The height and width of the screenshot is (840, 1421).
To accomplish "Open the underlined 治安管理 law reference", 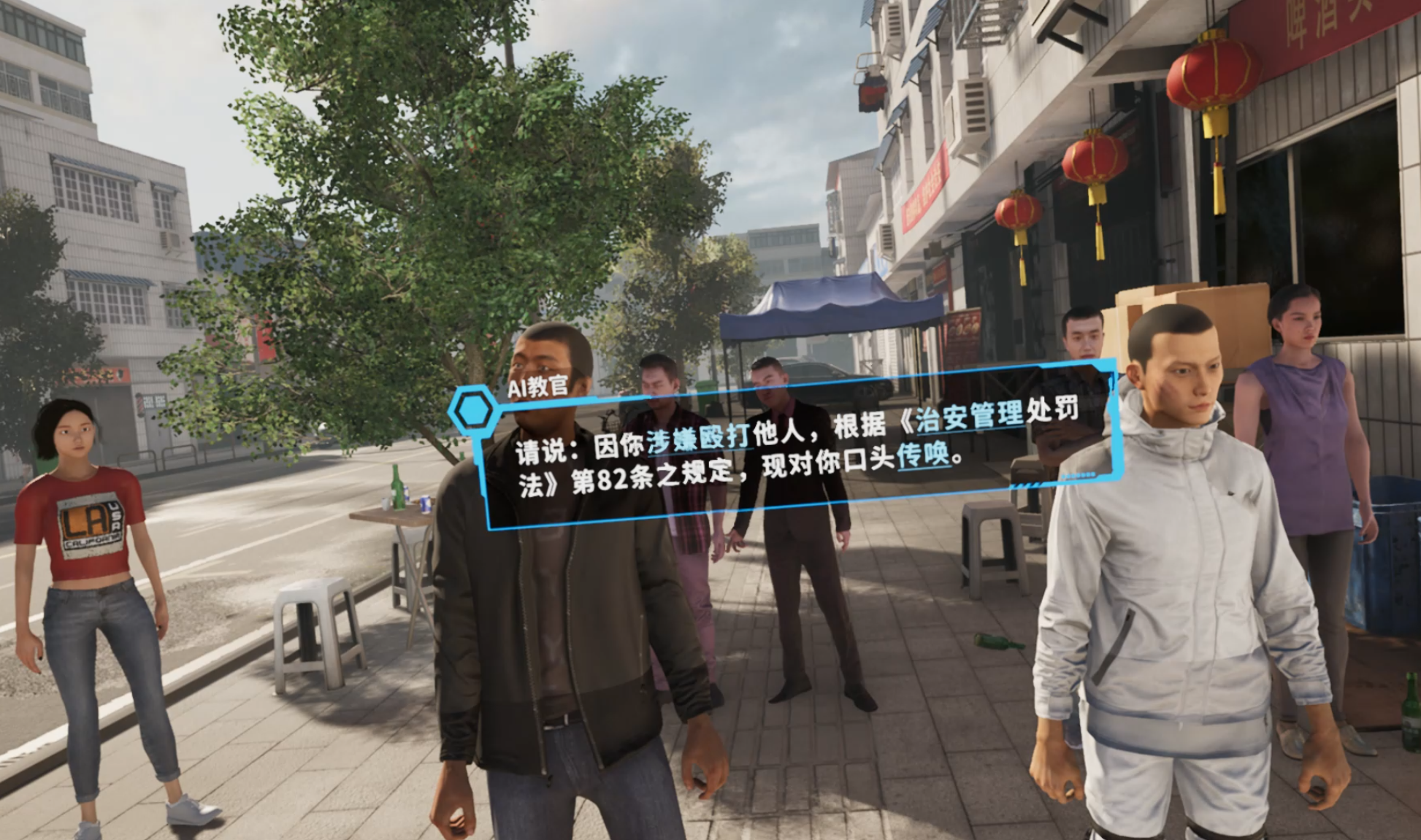I will pyautogui.click(x=969, y=416).
